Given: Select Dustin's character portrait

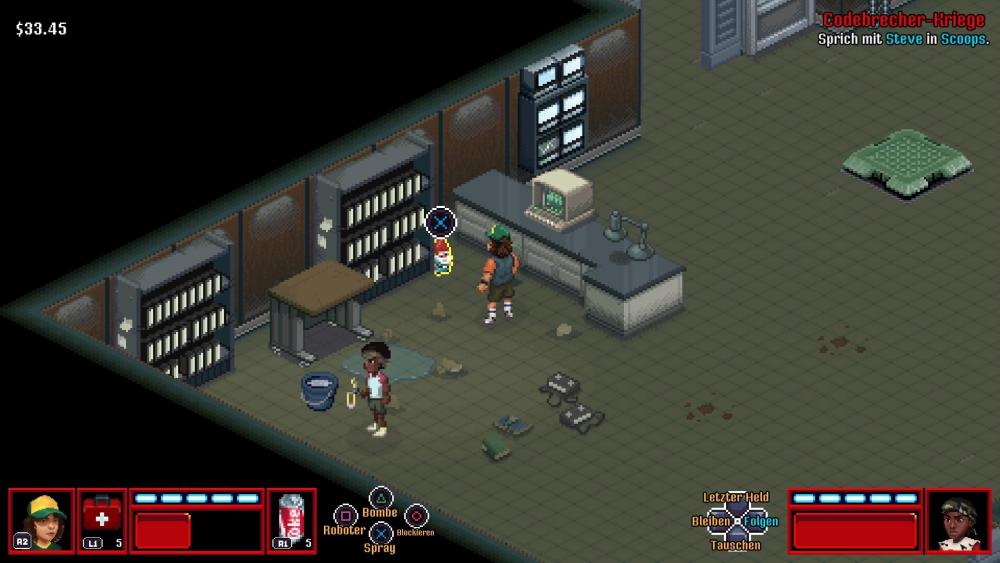Looking at the screenshot, I should click(42, 520).
